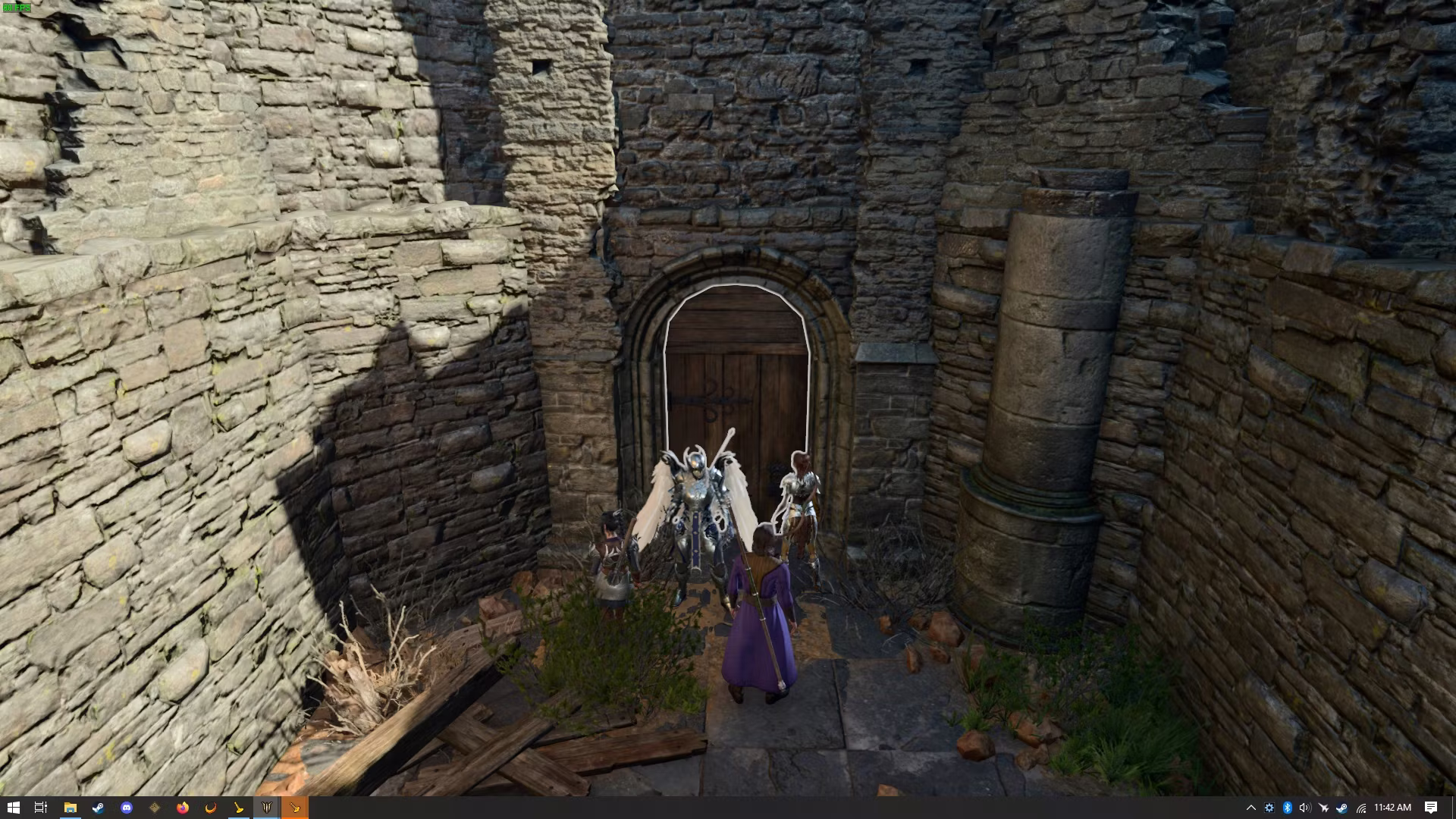Open the Windows notification center
The width and height of the screenshot is (1456, 819).
point(1430,808)
